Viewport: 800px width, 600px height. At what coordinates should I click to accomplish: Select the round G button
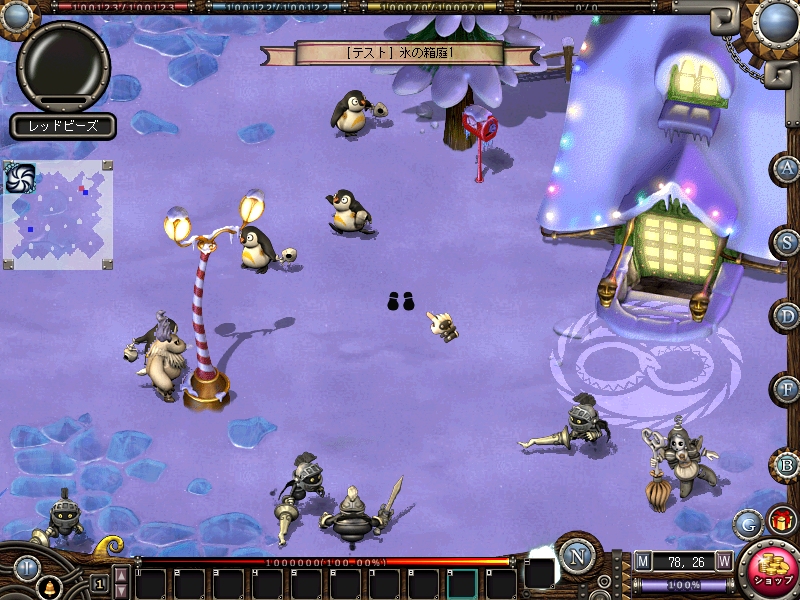[x=746, y=523]
